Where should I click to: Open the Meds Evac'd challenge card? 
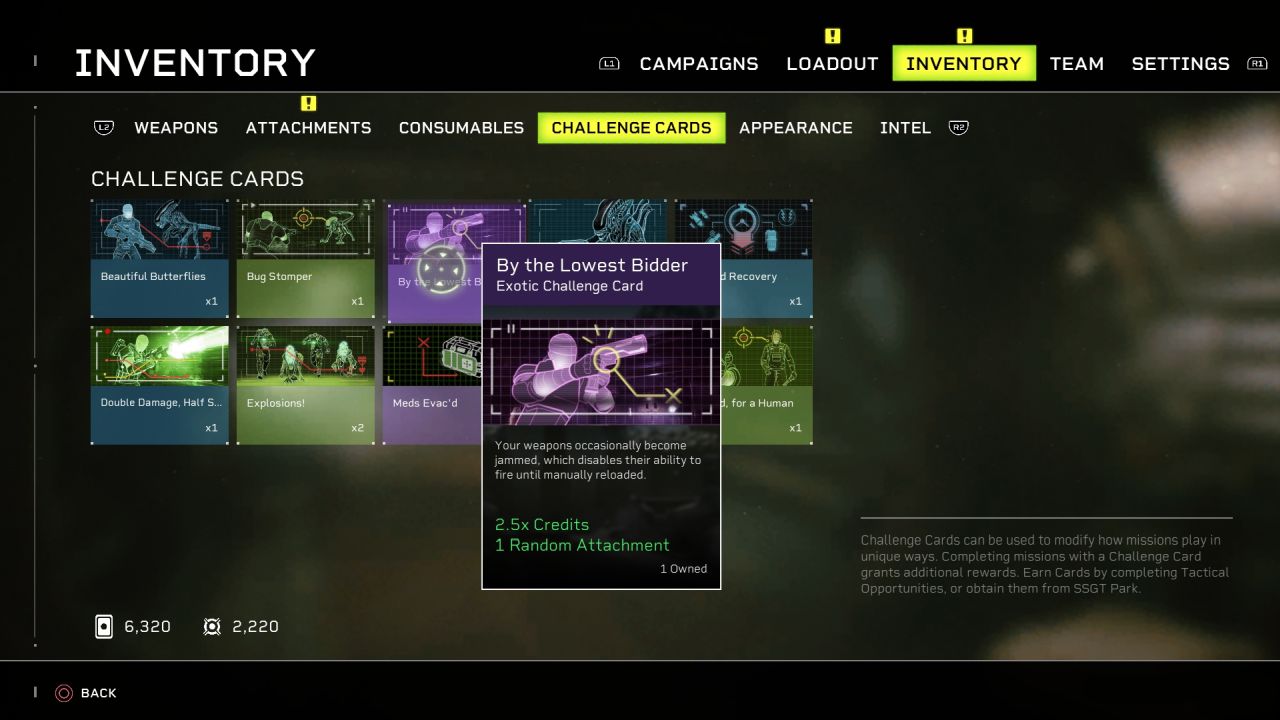(x=430, y=384)
